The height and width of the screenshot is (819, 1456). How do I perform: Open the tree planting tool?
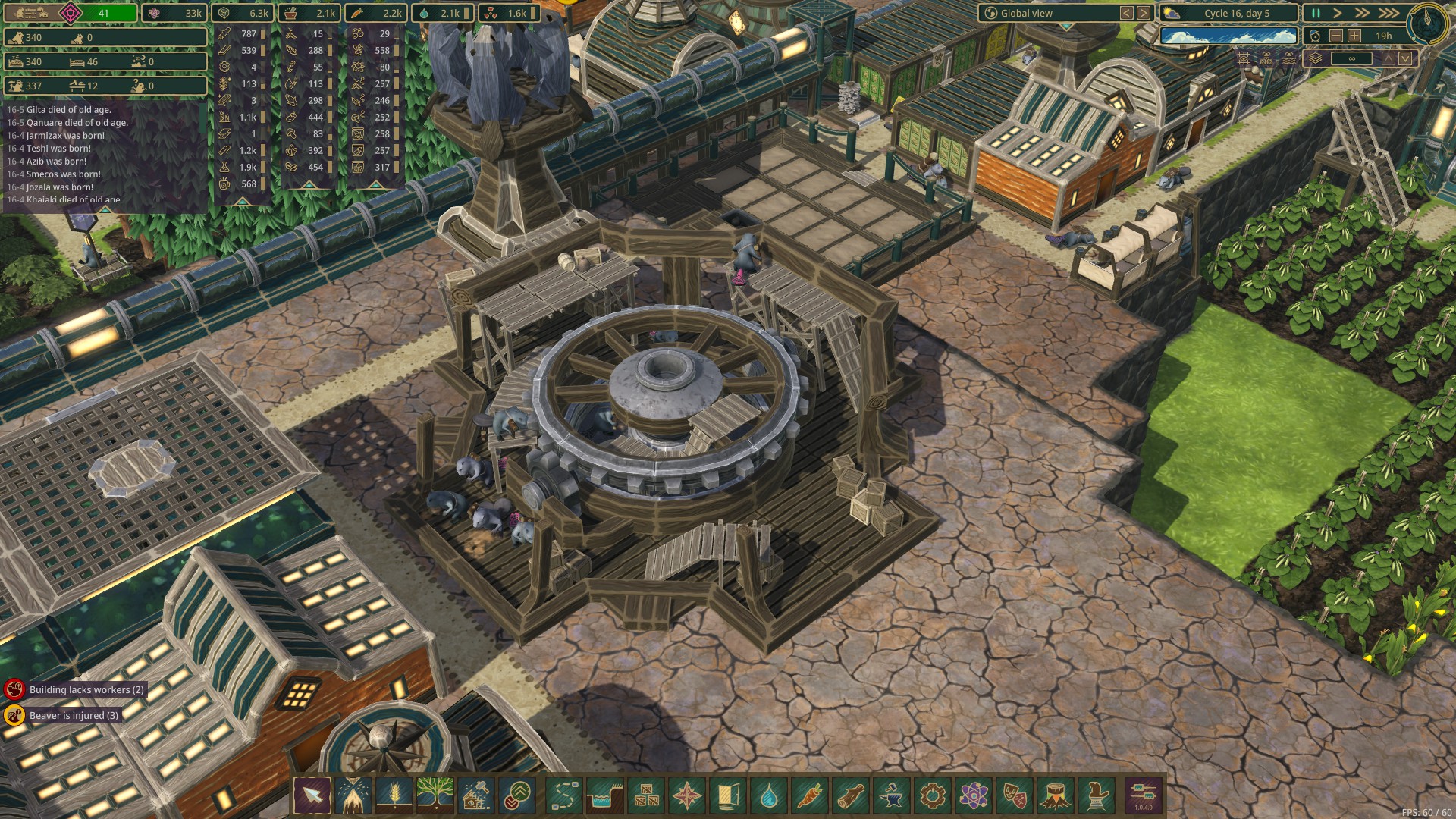pyautogui.click(x=435, y=796)
